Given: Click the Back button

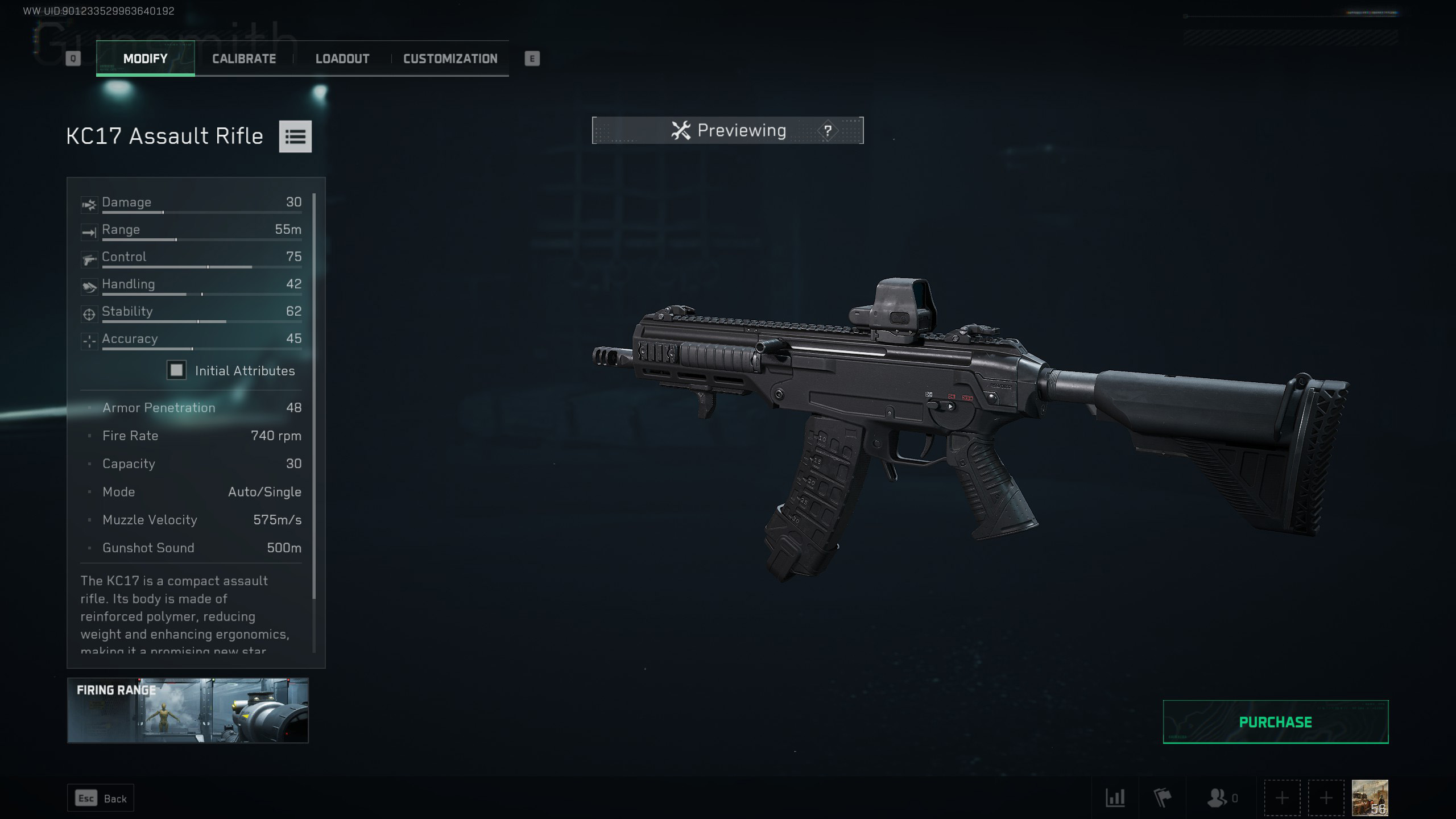Looking at the screenshot, I should click(x=101, y=799).
